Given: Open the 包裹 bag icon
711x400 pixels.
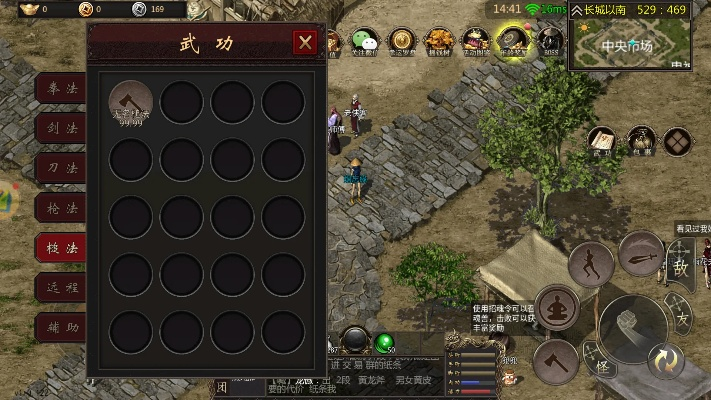Looking at the screenshot, I should click(641, 142).
